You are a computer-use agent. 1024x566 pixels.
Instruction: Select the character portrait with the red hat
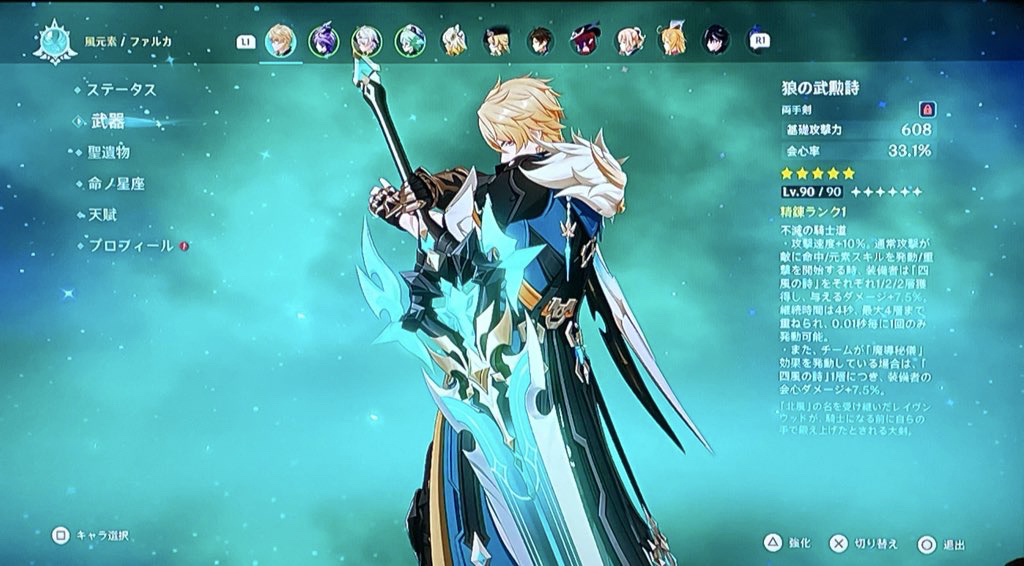pos(584,41)
